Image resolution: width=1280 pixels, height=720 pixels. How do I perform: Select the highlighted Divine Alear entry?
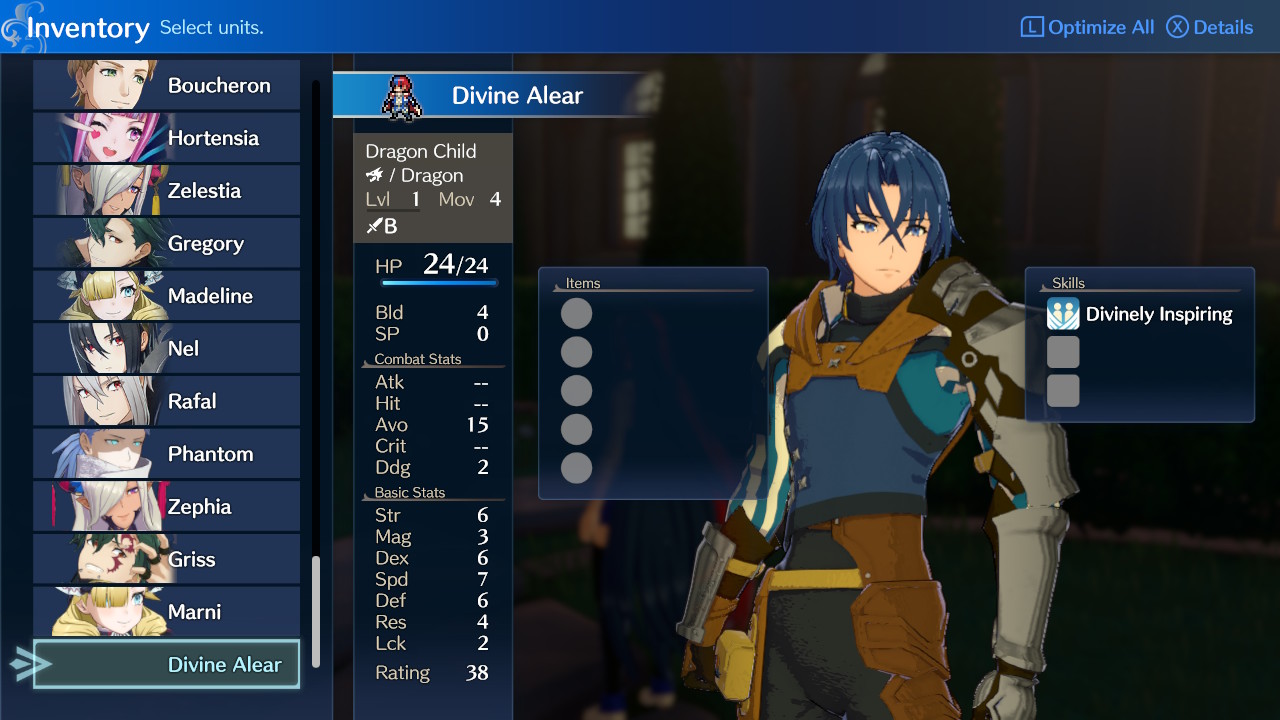coord(166,665)
